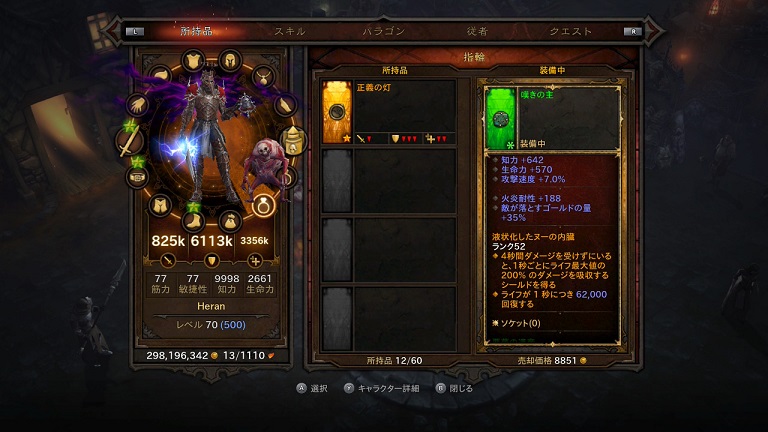Viewport: 768px width, 432px height.
Task: Open the パラゴン tab
Action: (383, 31)
